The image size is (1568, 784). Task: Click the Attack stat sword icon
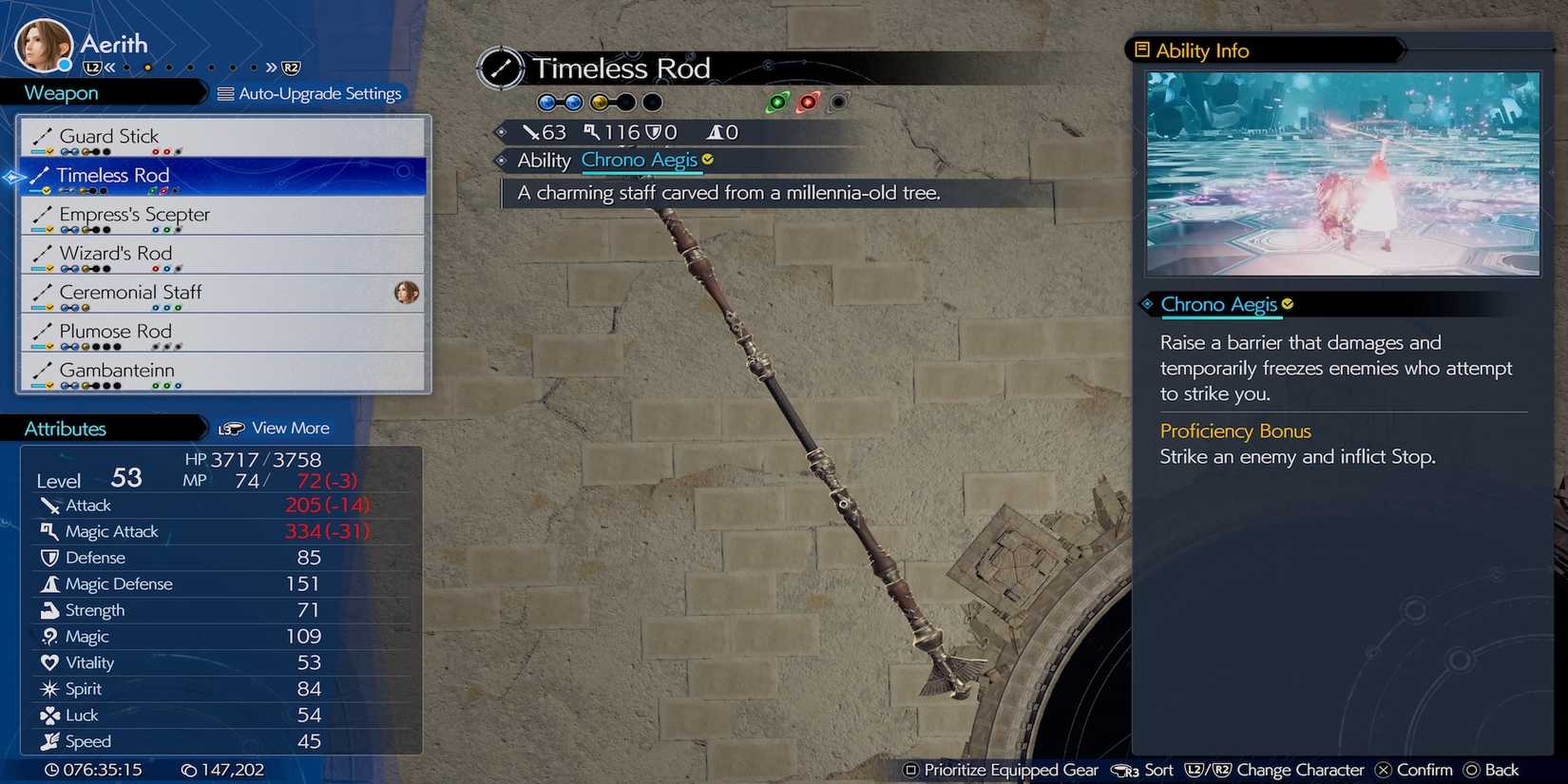click(x=52, y=505)
